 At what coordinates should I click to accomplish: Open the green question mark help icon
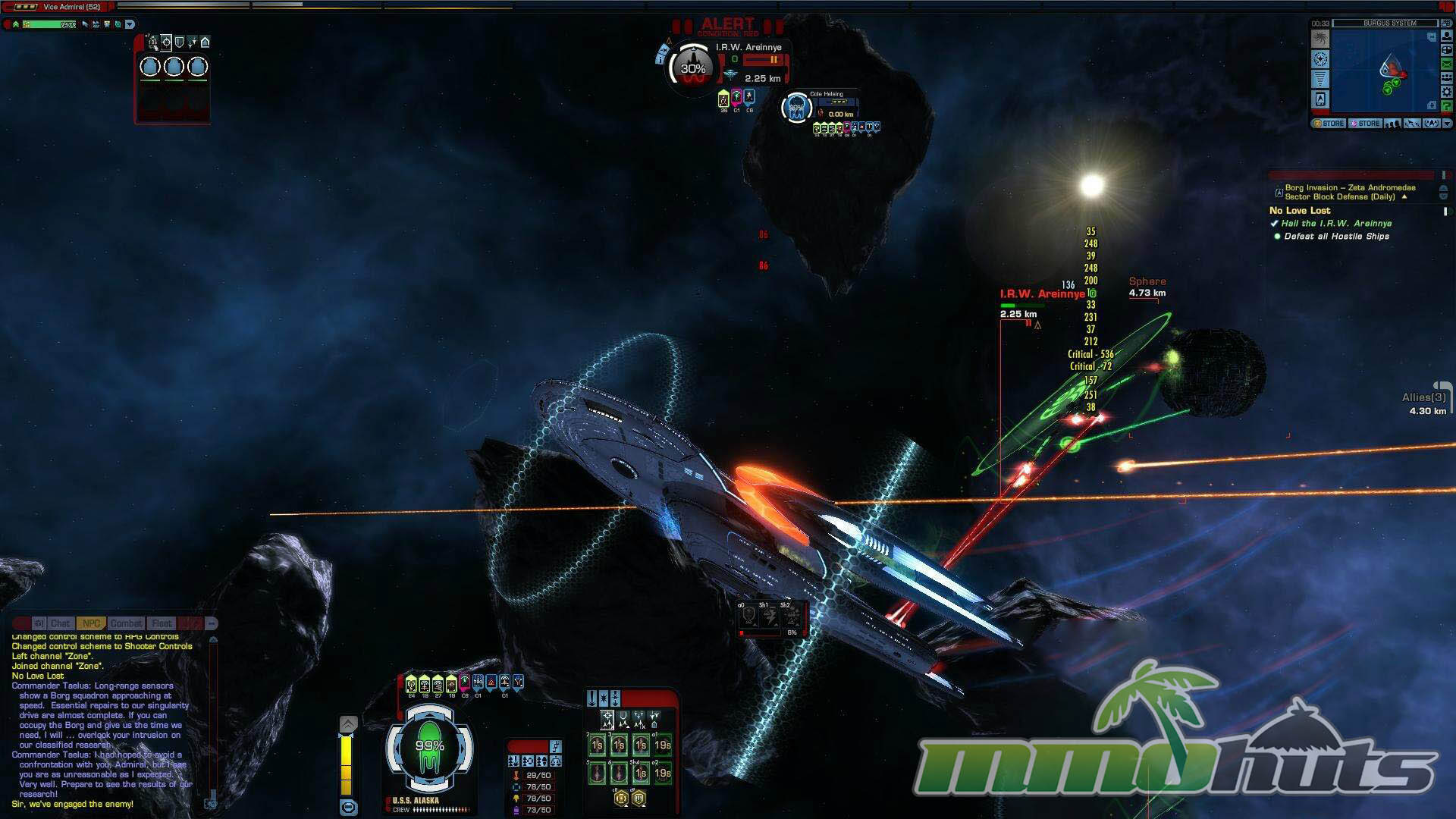click(x=1446, y=106)
